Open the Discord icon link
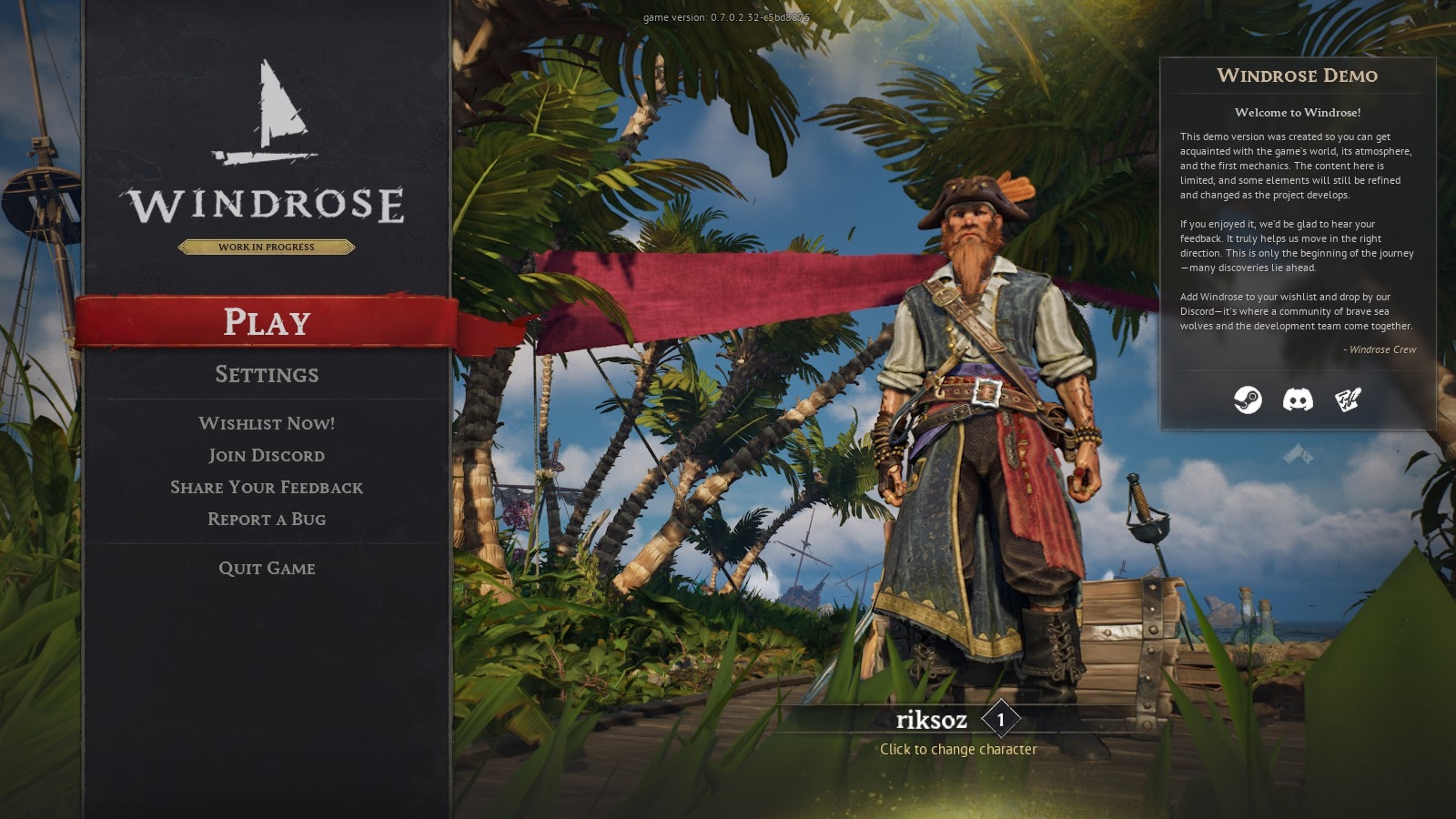Screen dimensions: 1456x819 click(1298, 399)
